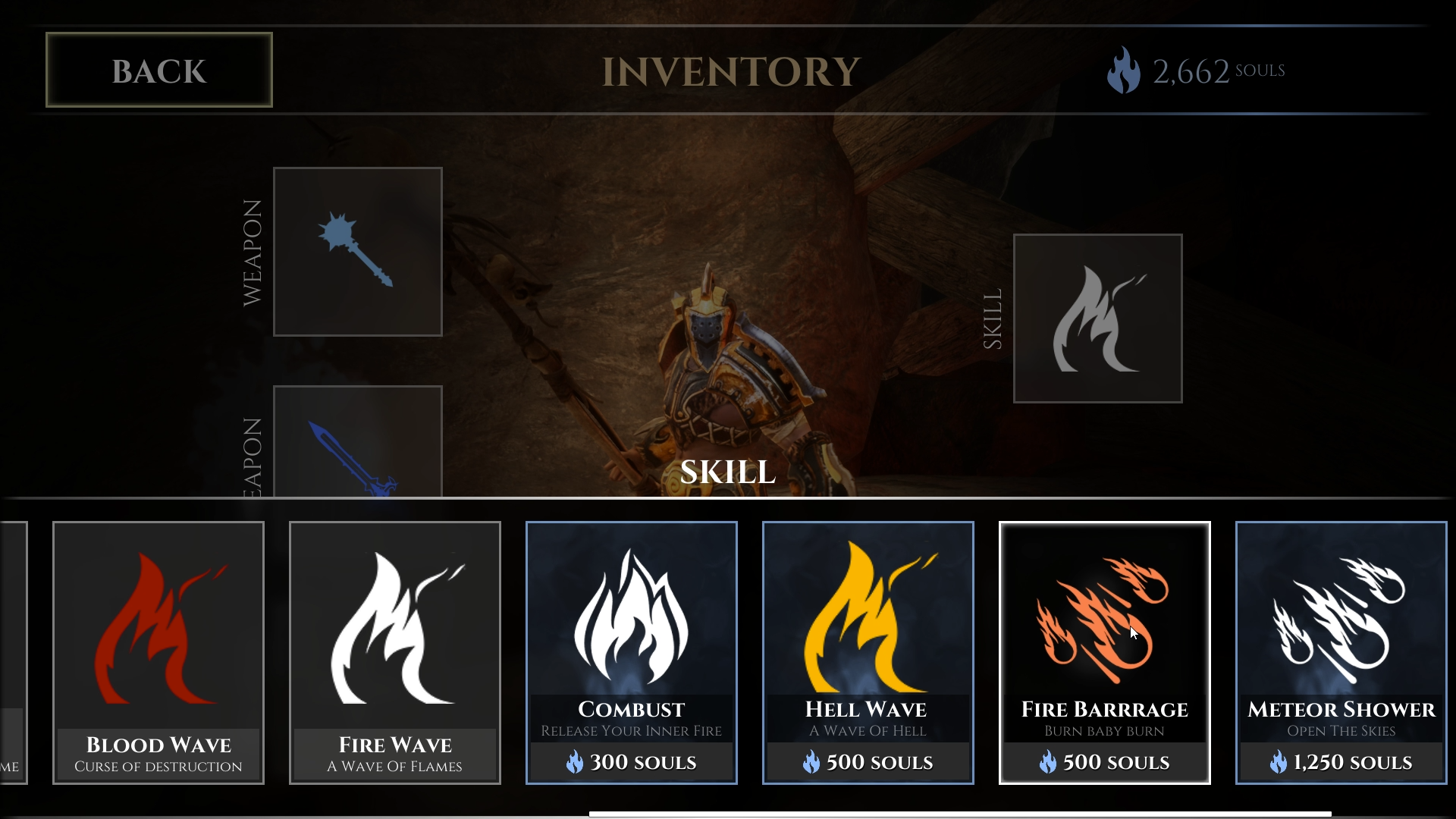
Task: Open the equipped skill slot
Action: coord(1097,318)
